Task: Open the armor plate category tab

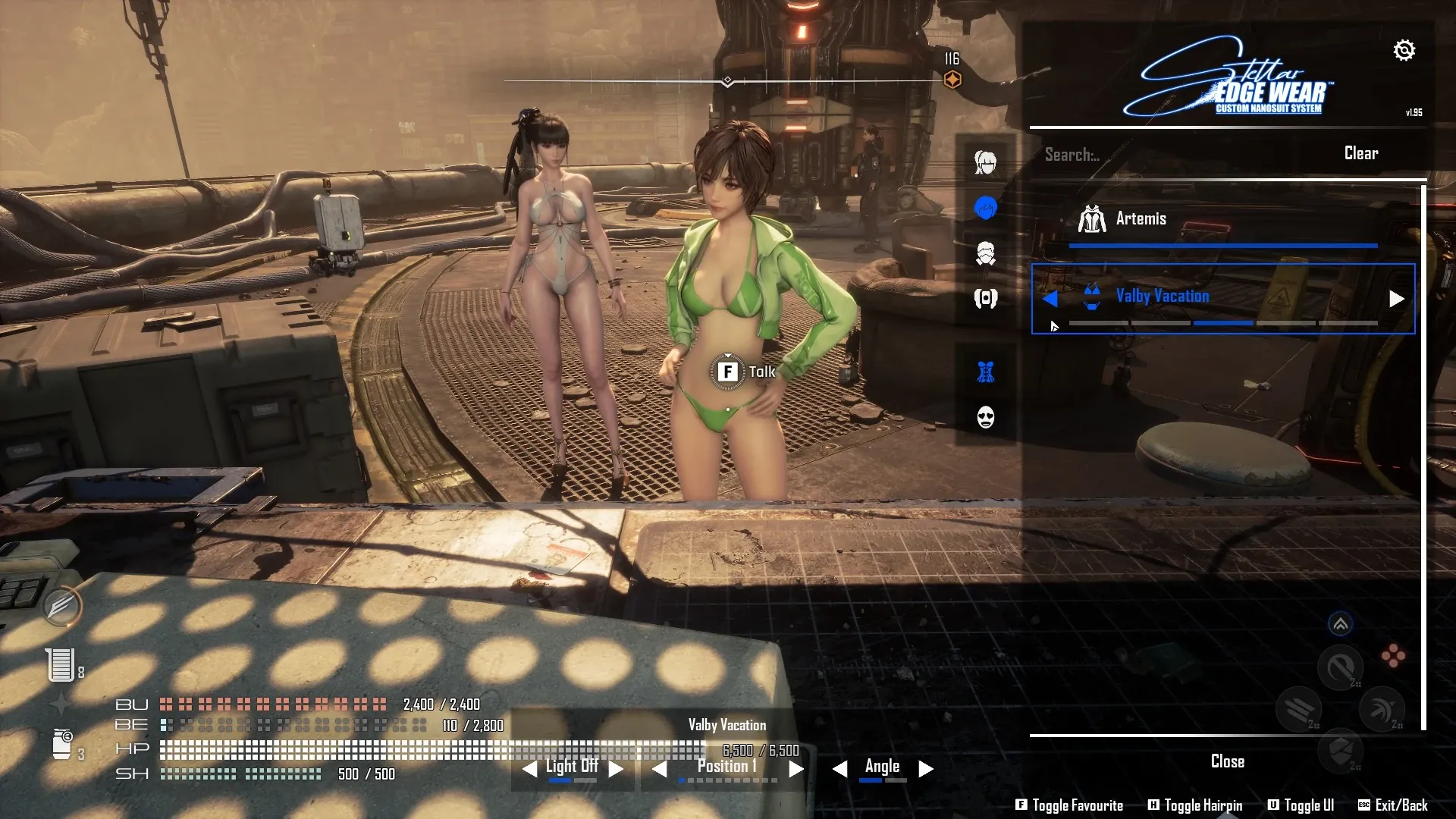Action: pos(985,298)
